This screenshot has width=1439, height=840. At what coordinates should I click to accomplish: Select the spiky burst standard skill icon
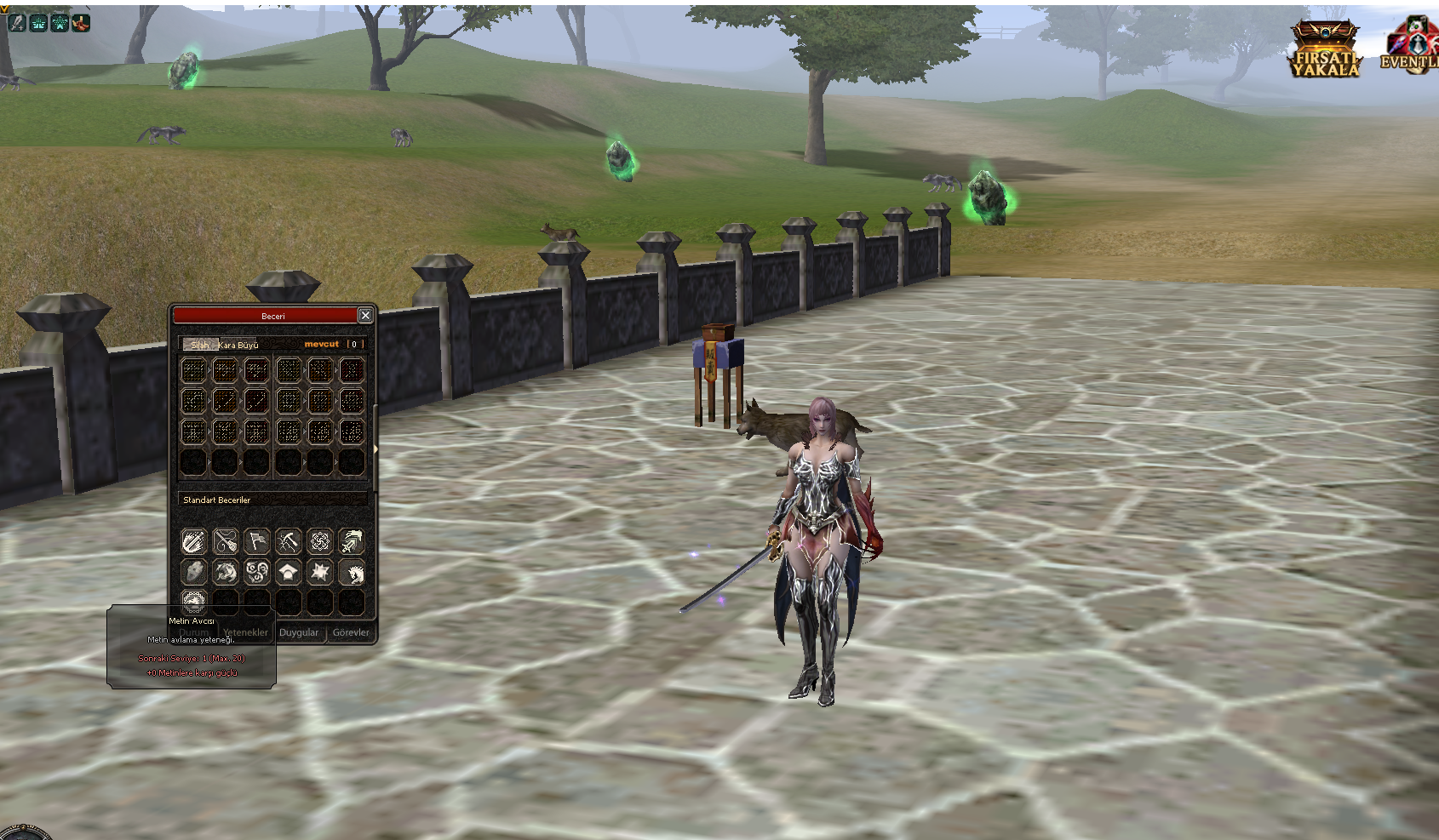pyautogui.click(x=320, y=573)
